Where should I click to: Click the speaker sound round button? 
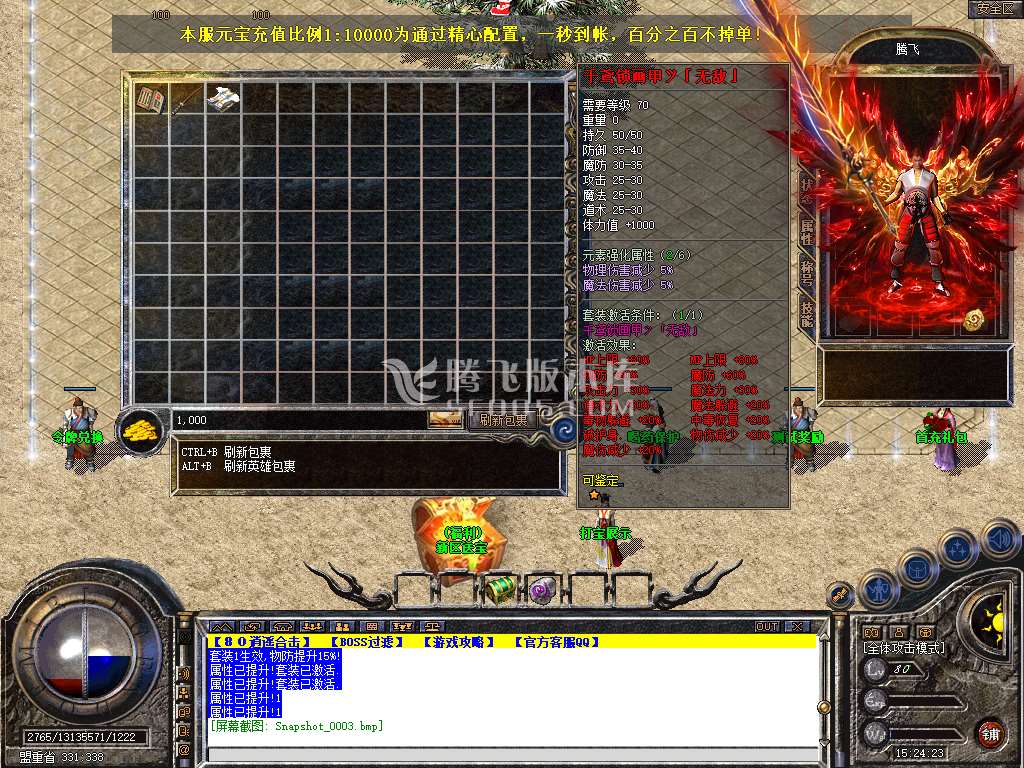coord(1000,539)
